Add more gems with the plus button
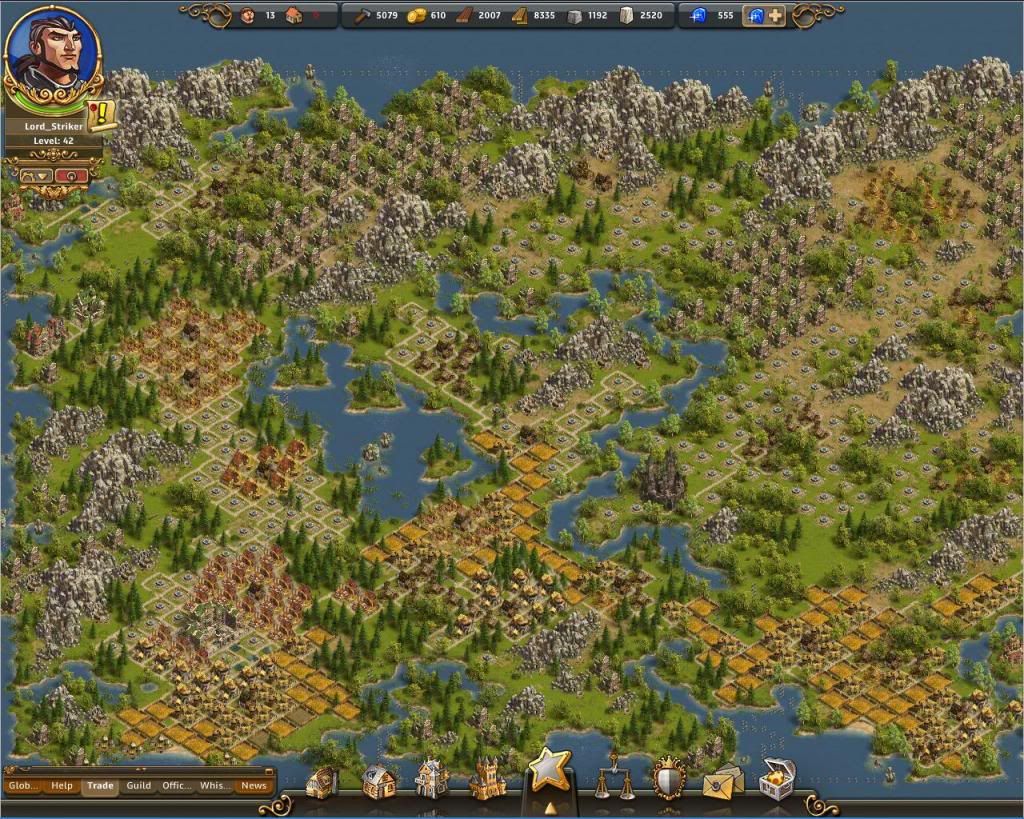The height and width of the screenshot is (819, 1024). (x=776, y=16)
